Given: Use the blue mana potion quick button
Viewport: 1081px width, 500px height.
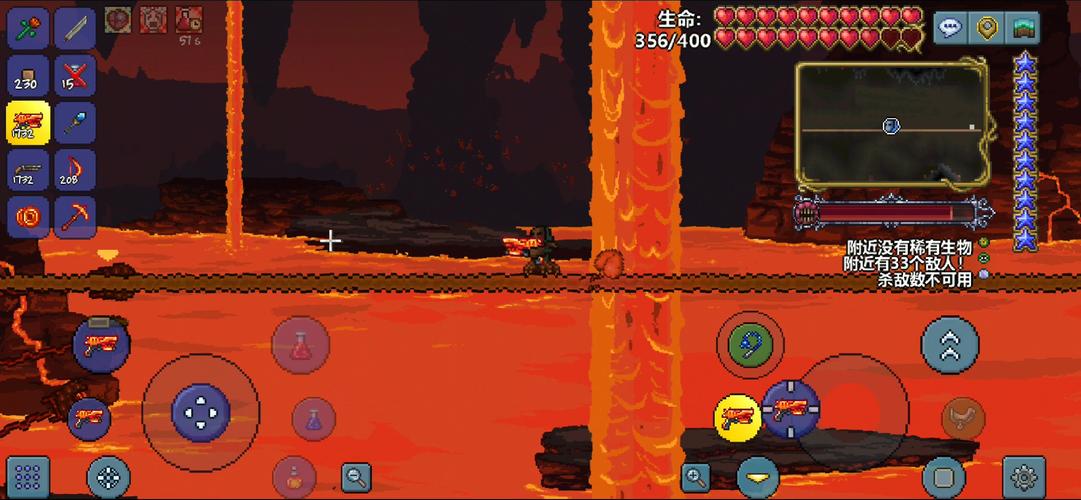Looking at the screenshot, I should coord(313,418).
